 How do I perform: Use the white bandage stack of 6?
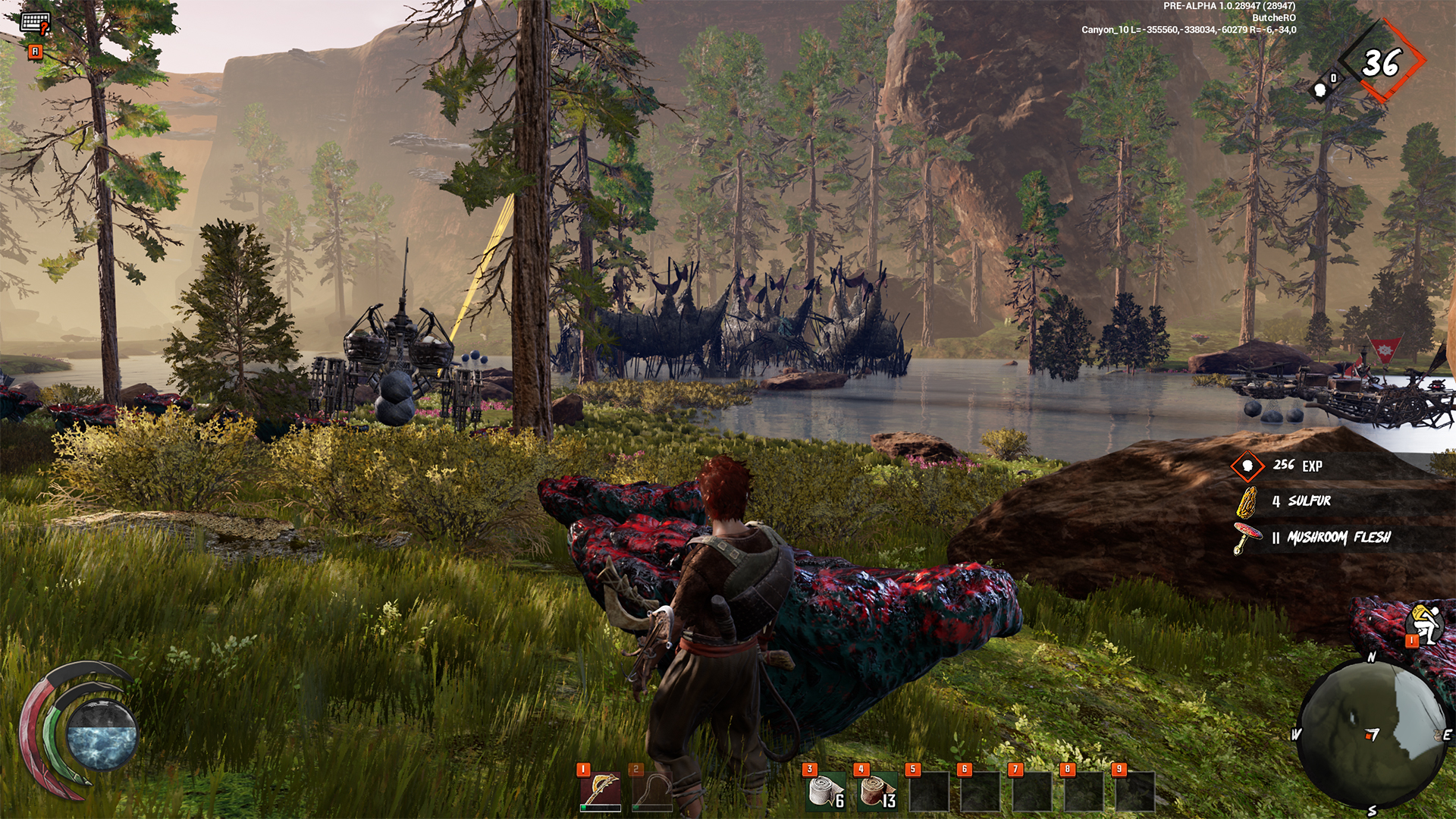click(x=825, y=791)
